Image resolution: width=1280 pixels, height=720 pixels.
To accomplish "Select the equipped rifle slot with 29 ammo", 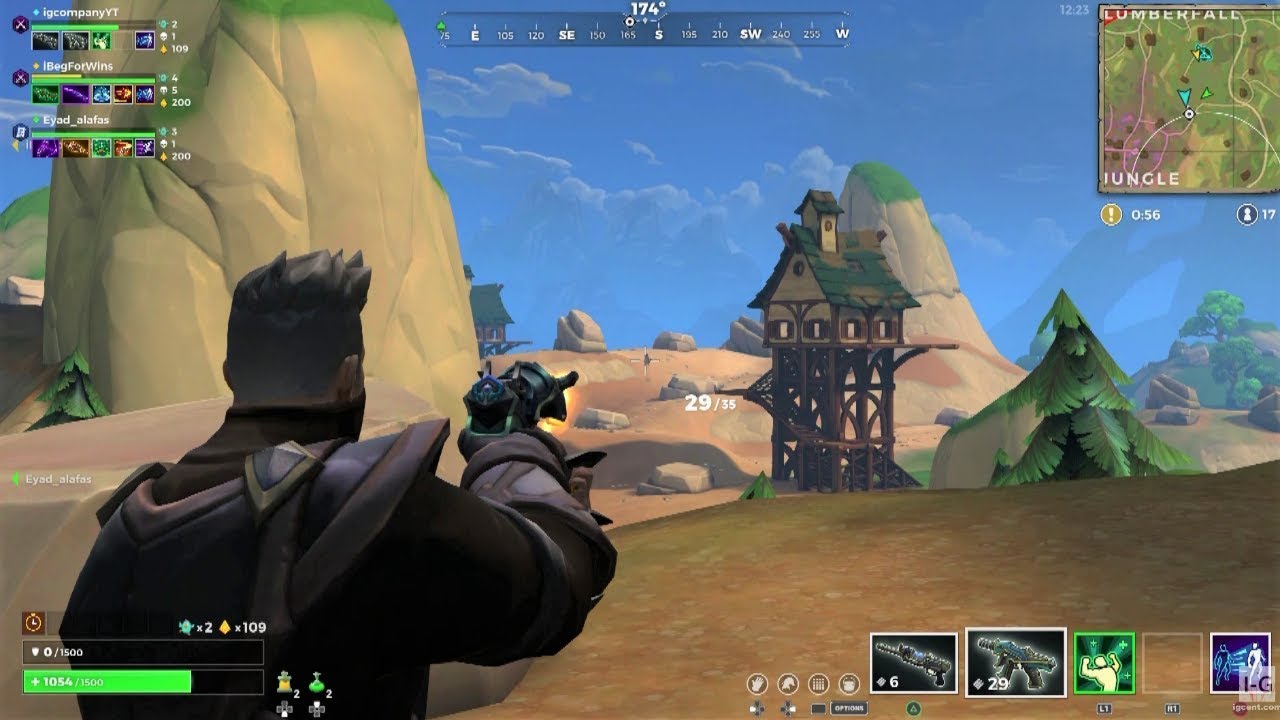I will pyautogui.click(x=1015, y=662).
